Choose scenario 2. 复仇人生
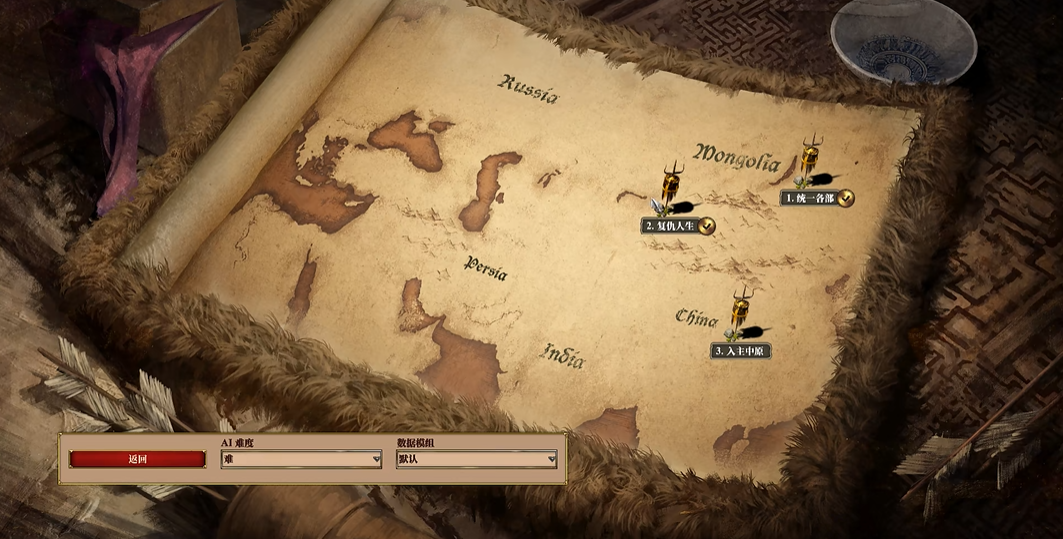 click(670, 226)
